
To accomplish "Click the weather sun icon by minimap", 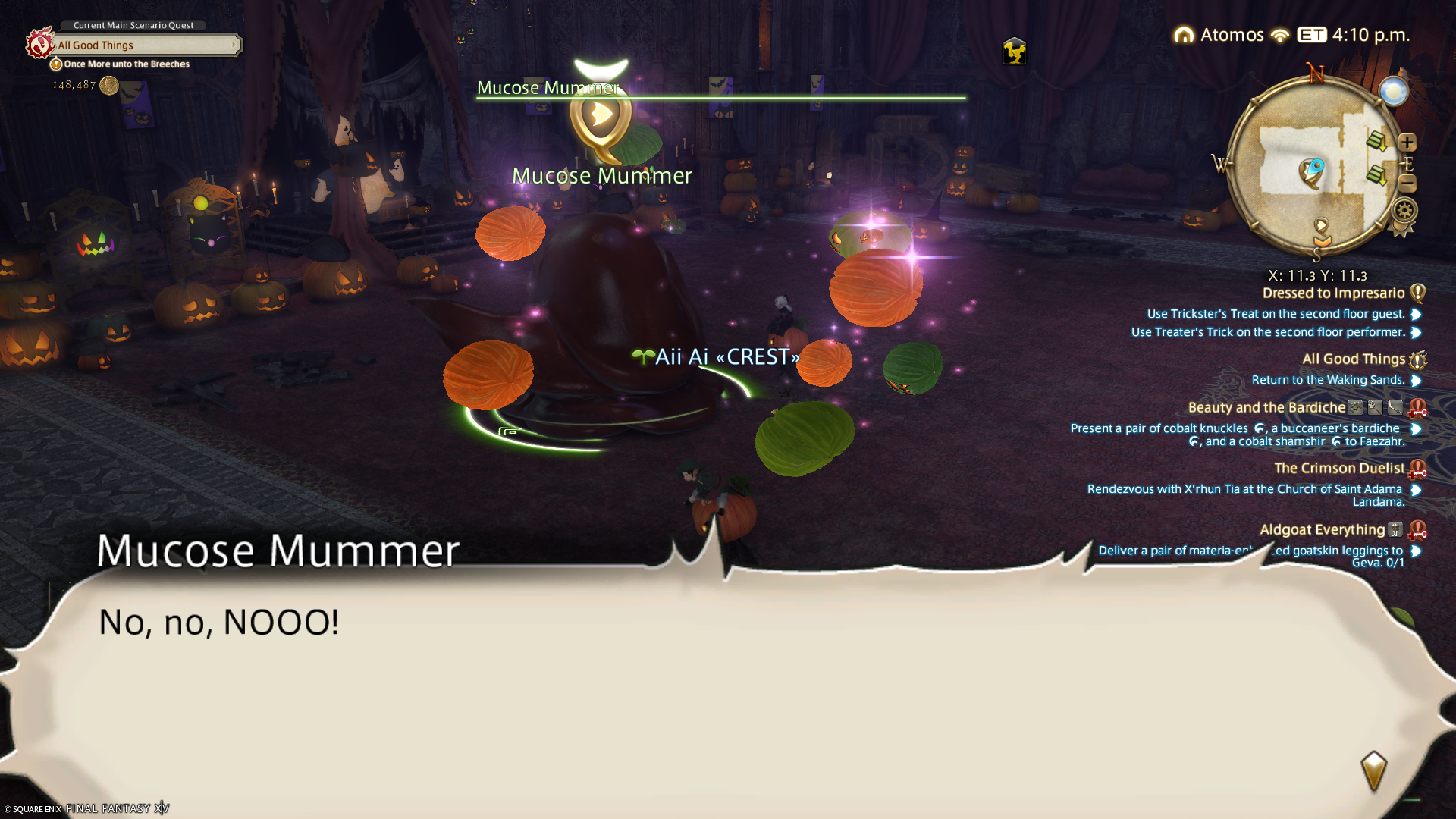I will click(1393, 92).
